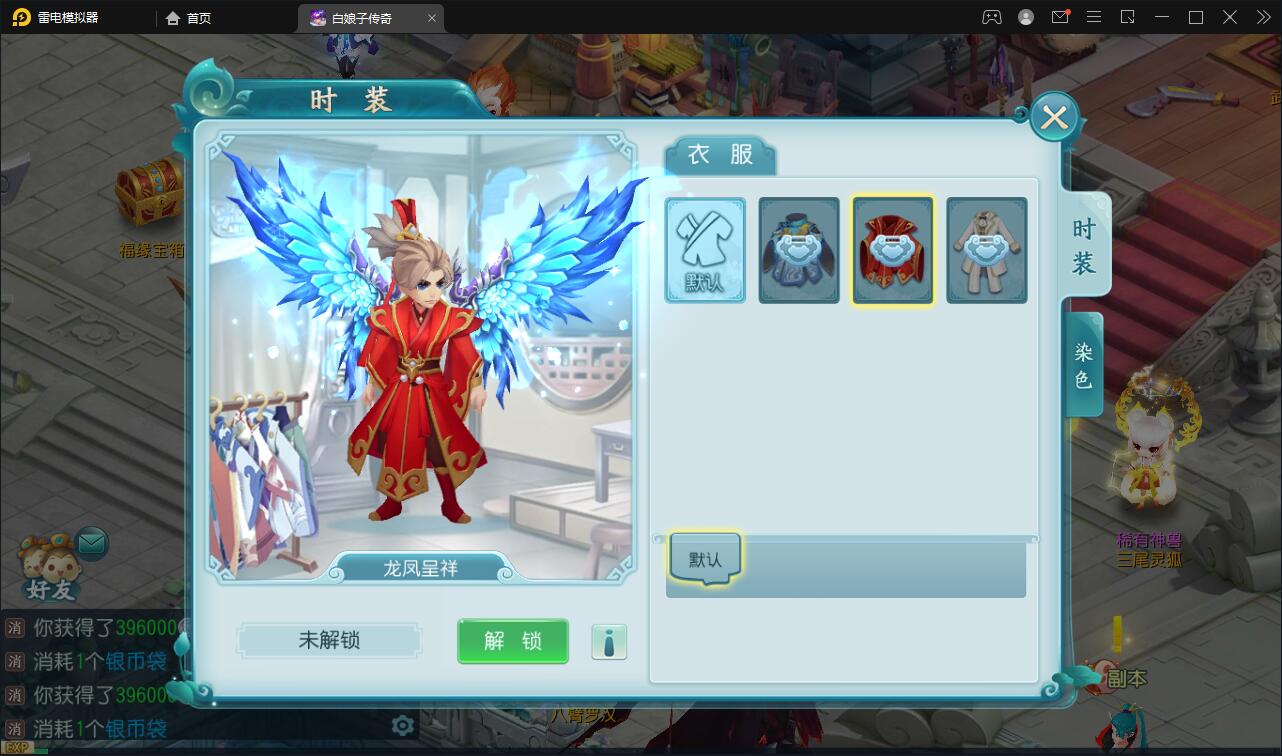The width and height of the screenshot is (1282, 756).
Task: Select the default 默认 outfit icon
Action: [705, 250]
